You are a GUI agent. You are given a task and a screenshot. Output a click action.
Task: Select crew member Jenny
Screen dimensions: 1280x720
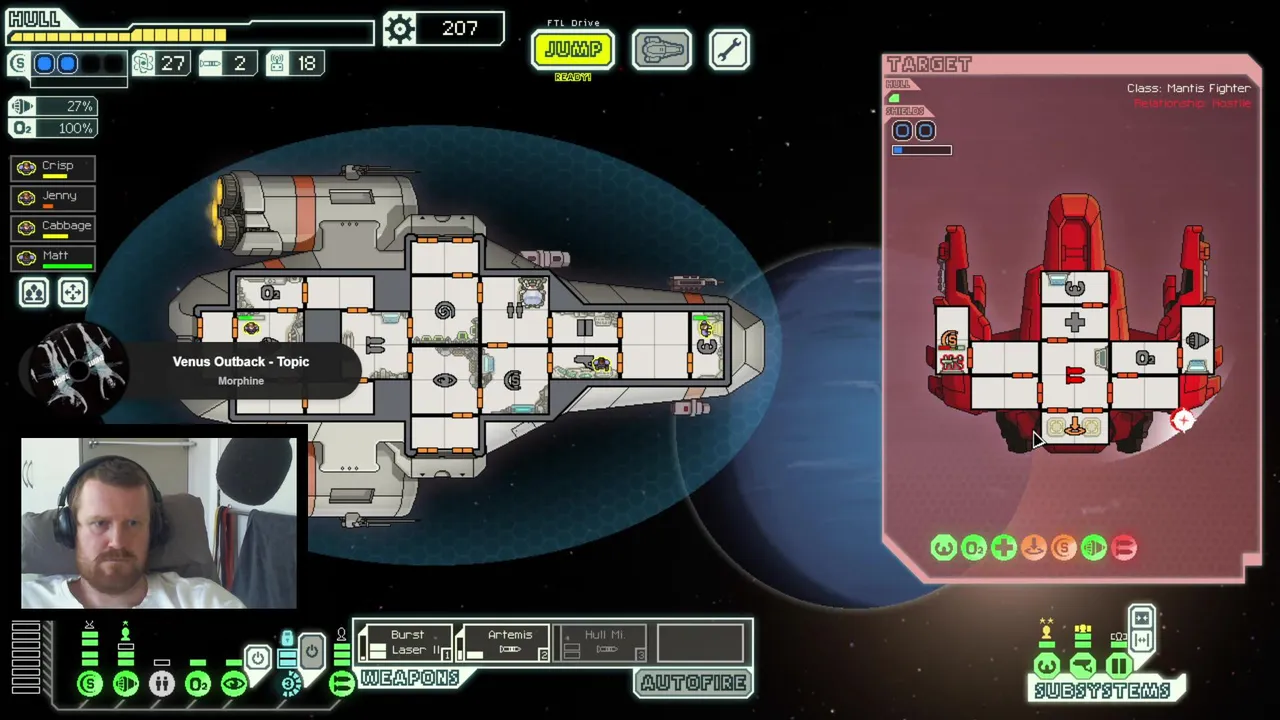(53, 197)
